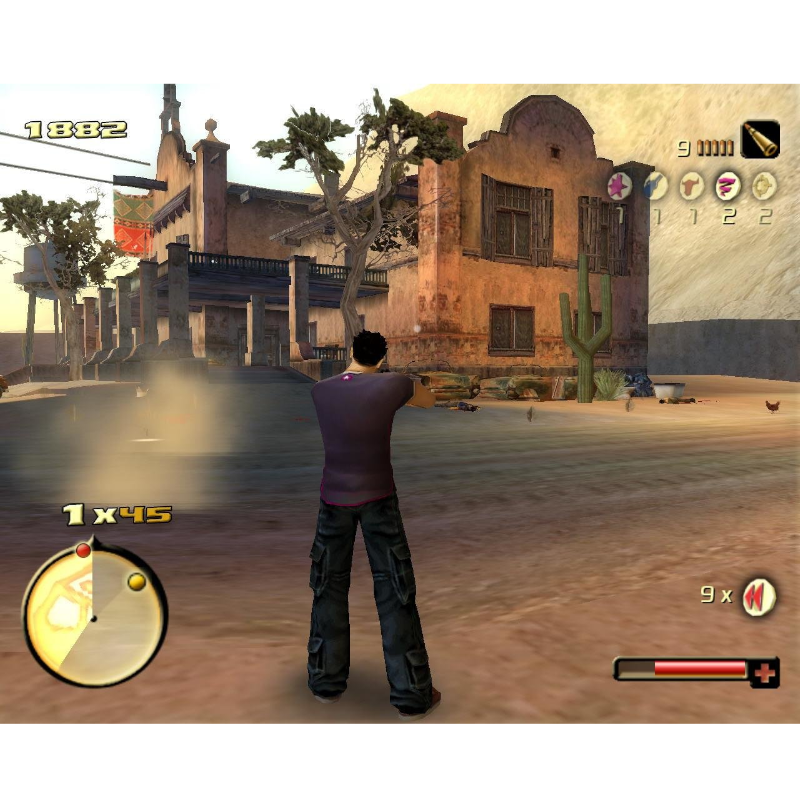800x800 pixels.
Task: Select the red marker on the minimap
Action: [84, 550]
